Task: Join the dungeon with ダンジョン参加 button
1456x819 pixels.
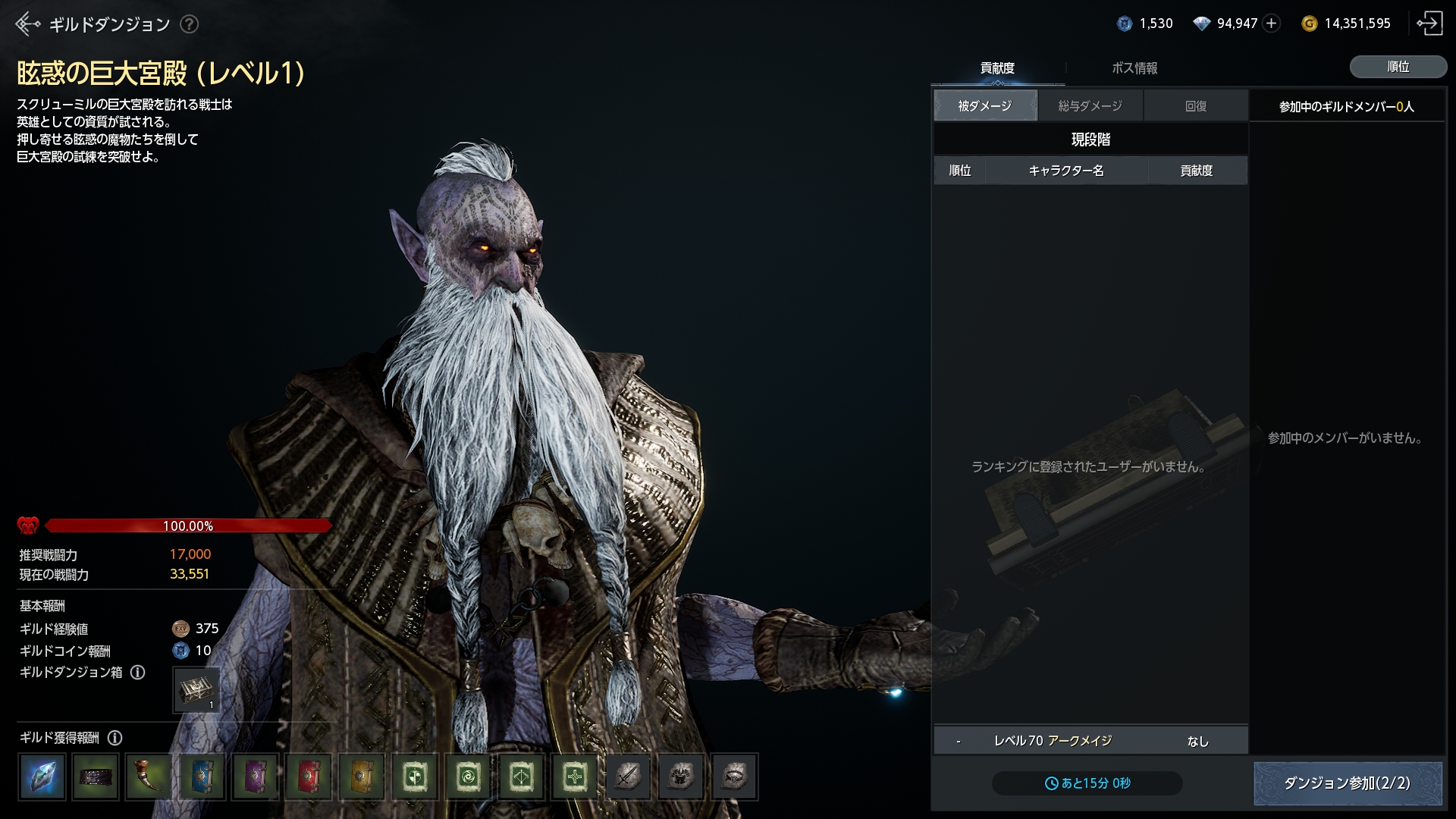Action: 1347,783
